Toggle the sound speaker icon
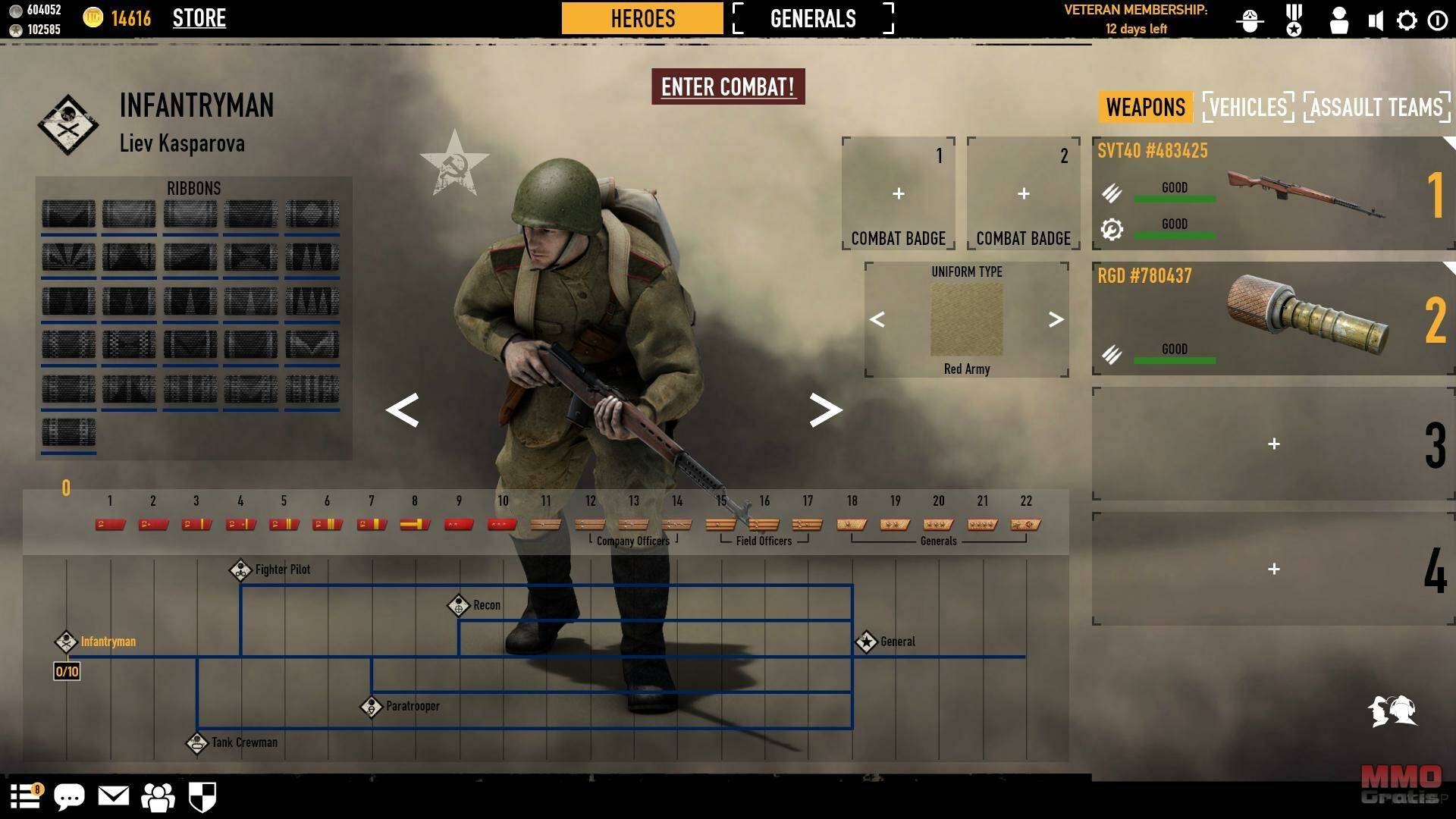Image resolution: width=1456 pixels, height=819 pixels. (x=1375, y=20)
